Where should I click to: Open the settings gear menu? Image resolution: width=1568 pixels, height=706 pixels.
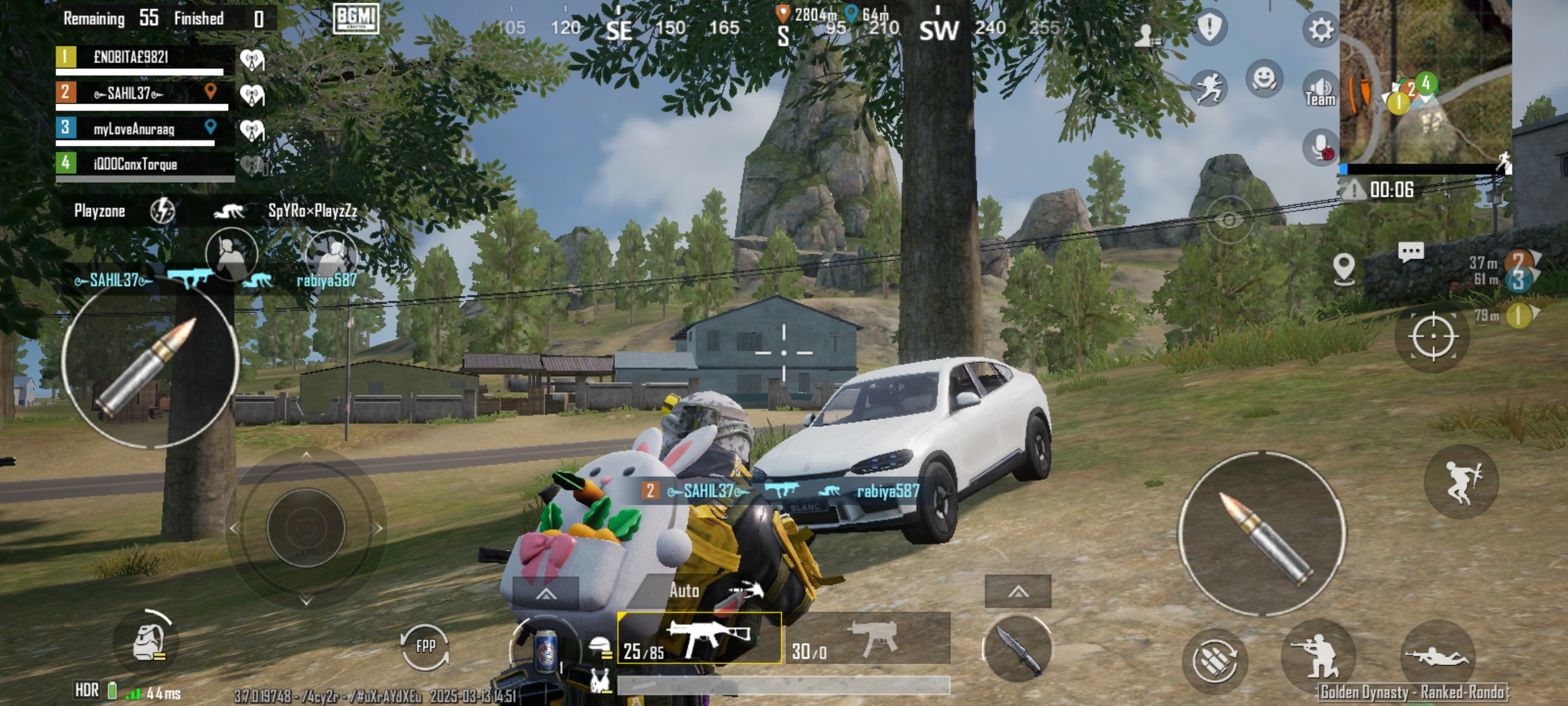[1320, 29]
